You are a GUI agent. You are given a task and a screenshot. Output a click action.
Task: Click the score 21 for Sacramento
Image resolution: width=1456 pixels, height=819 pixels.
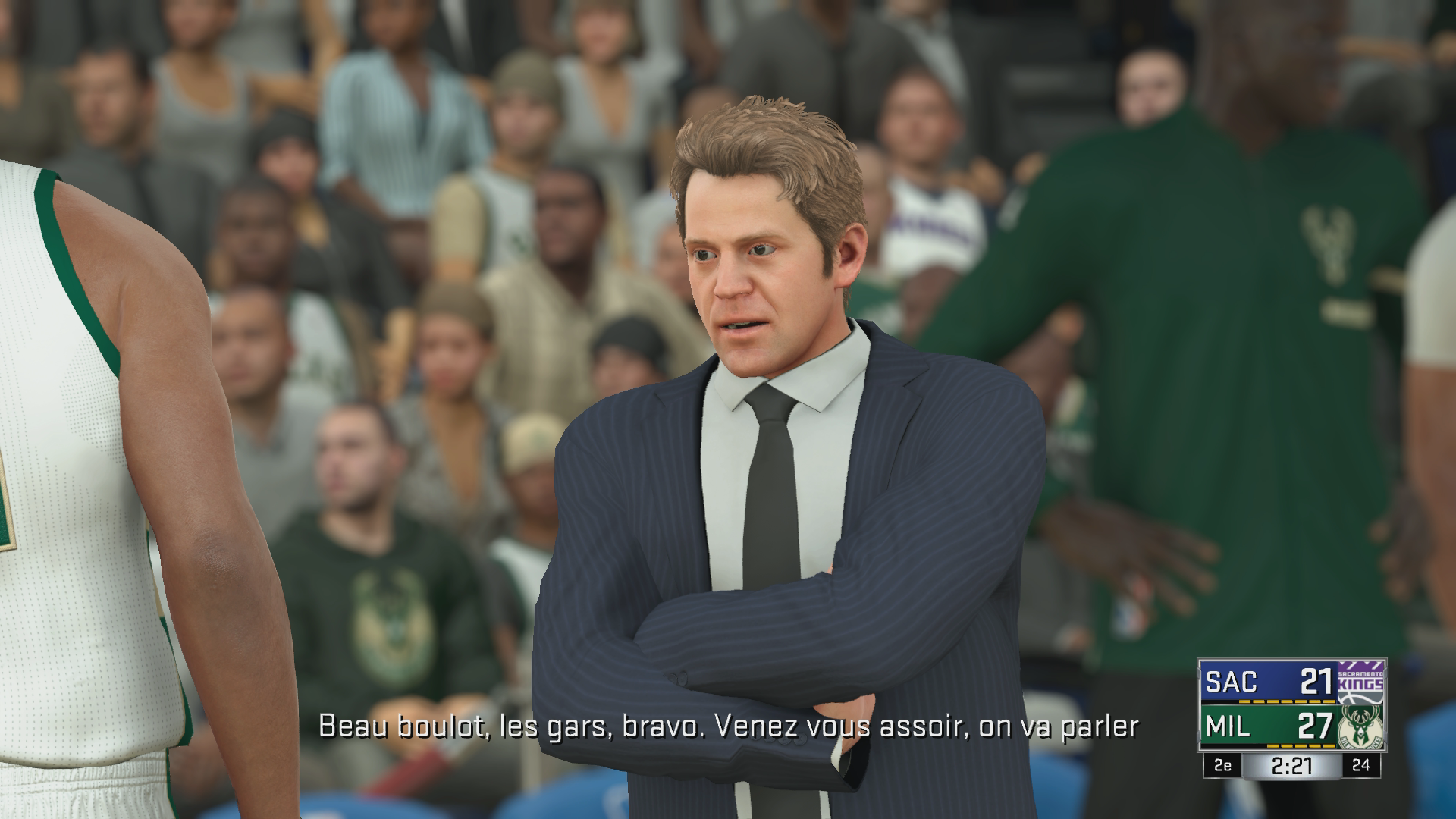point(1316,680)
